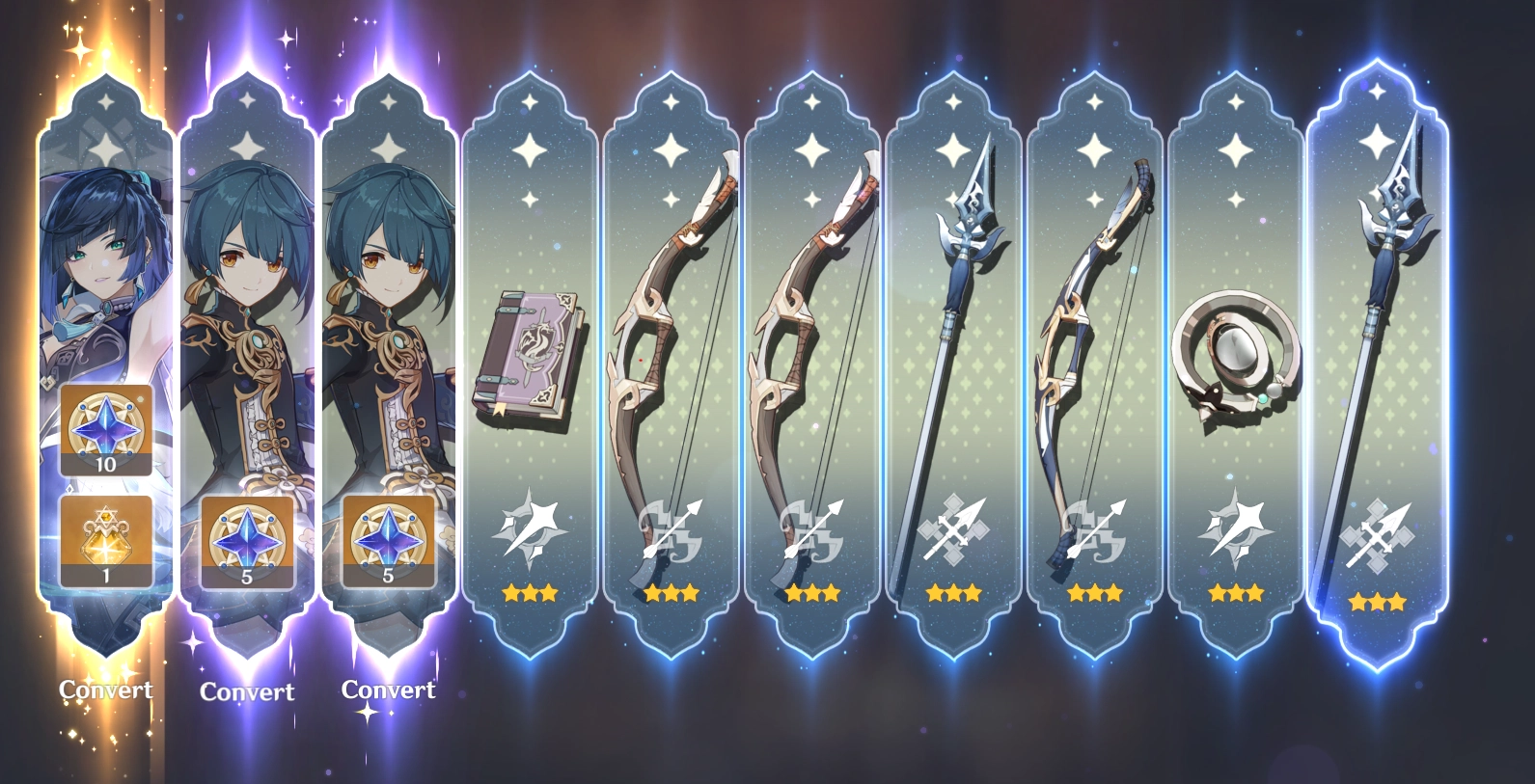This screenshot has height=784, width=1535.
Task: Click the Starglitter icon on the first Xingqiu card
Action: (x=247, y=540)
